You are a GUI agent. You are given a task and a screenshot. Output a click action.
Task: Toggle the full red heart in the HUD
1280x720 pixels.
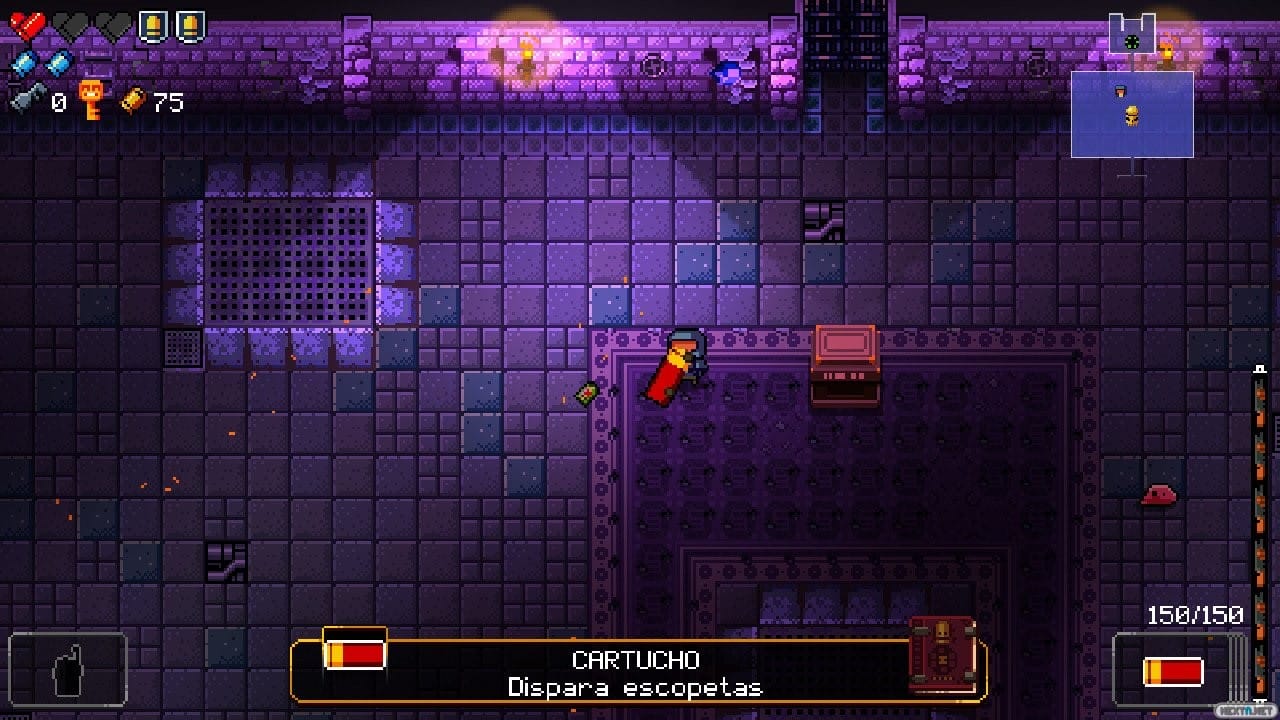pos(25,23)
